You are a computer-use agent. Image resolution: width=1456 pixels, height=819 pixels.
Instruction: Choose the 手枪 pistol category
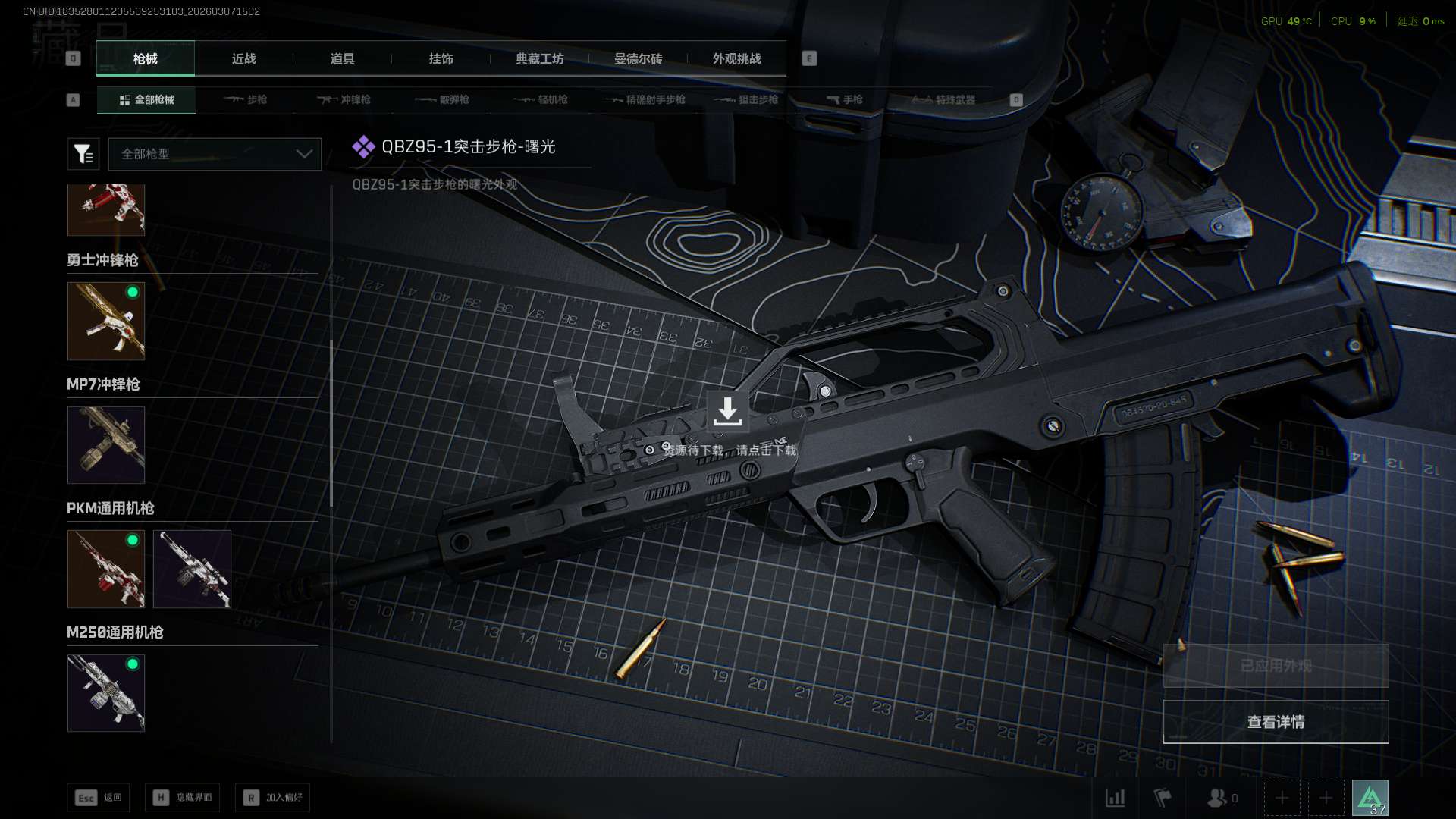[x=844, y=99]
